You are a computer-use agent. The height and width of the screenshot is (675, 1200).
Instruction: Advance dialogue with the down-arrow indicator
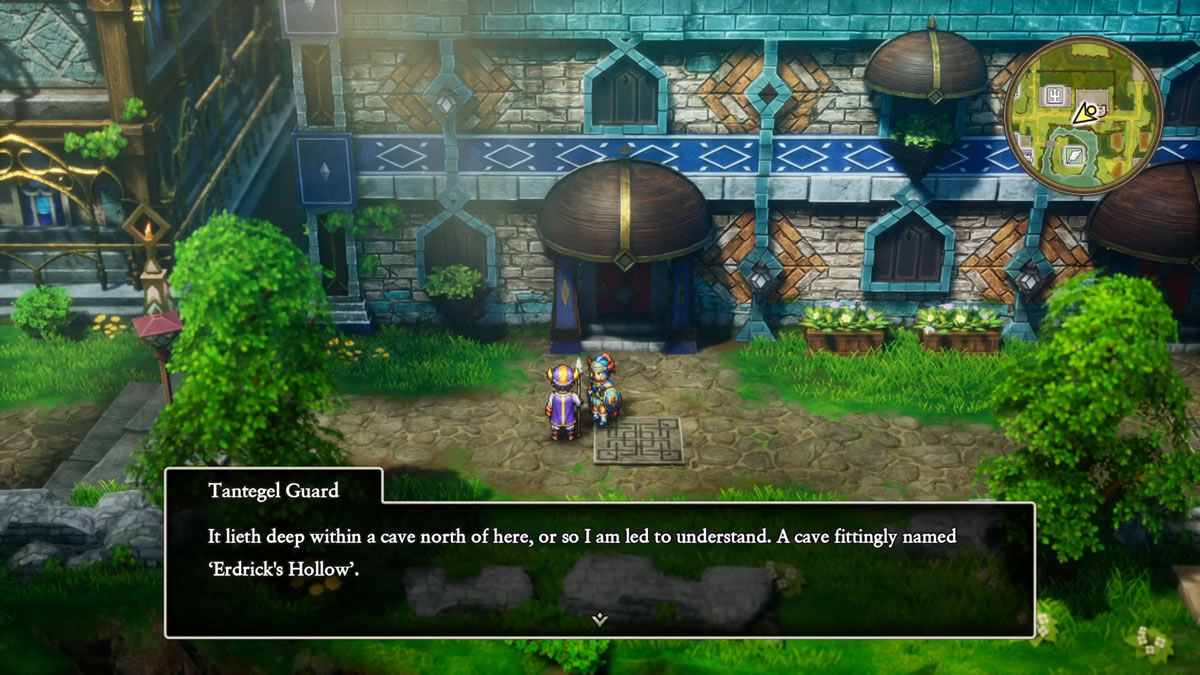pyautogui.click(x=599, y=619)
